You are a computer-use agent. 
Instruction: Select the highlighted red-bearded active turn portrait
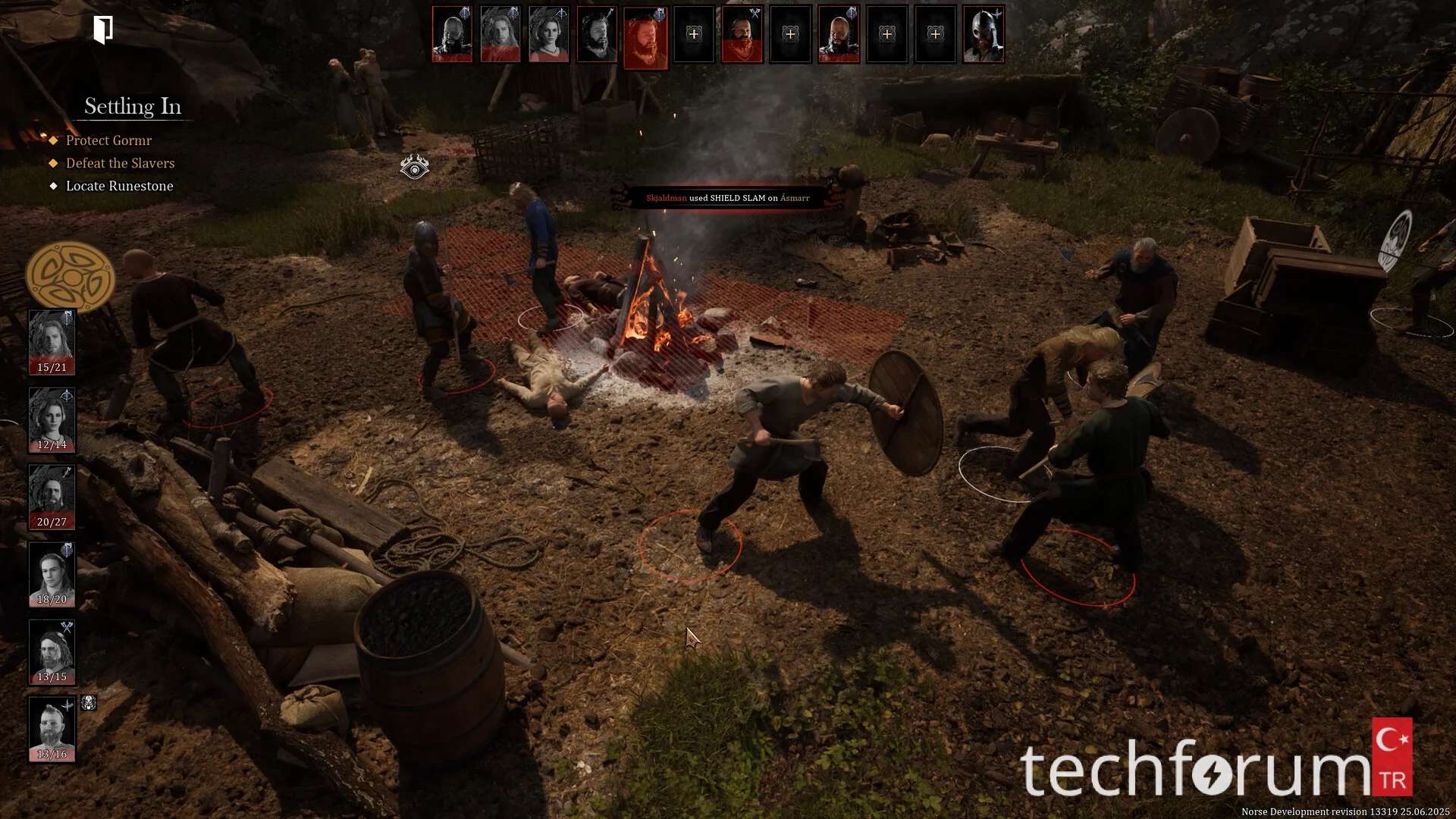(x=645, y=36)
